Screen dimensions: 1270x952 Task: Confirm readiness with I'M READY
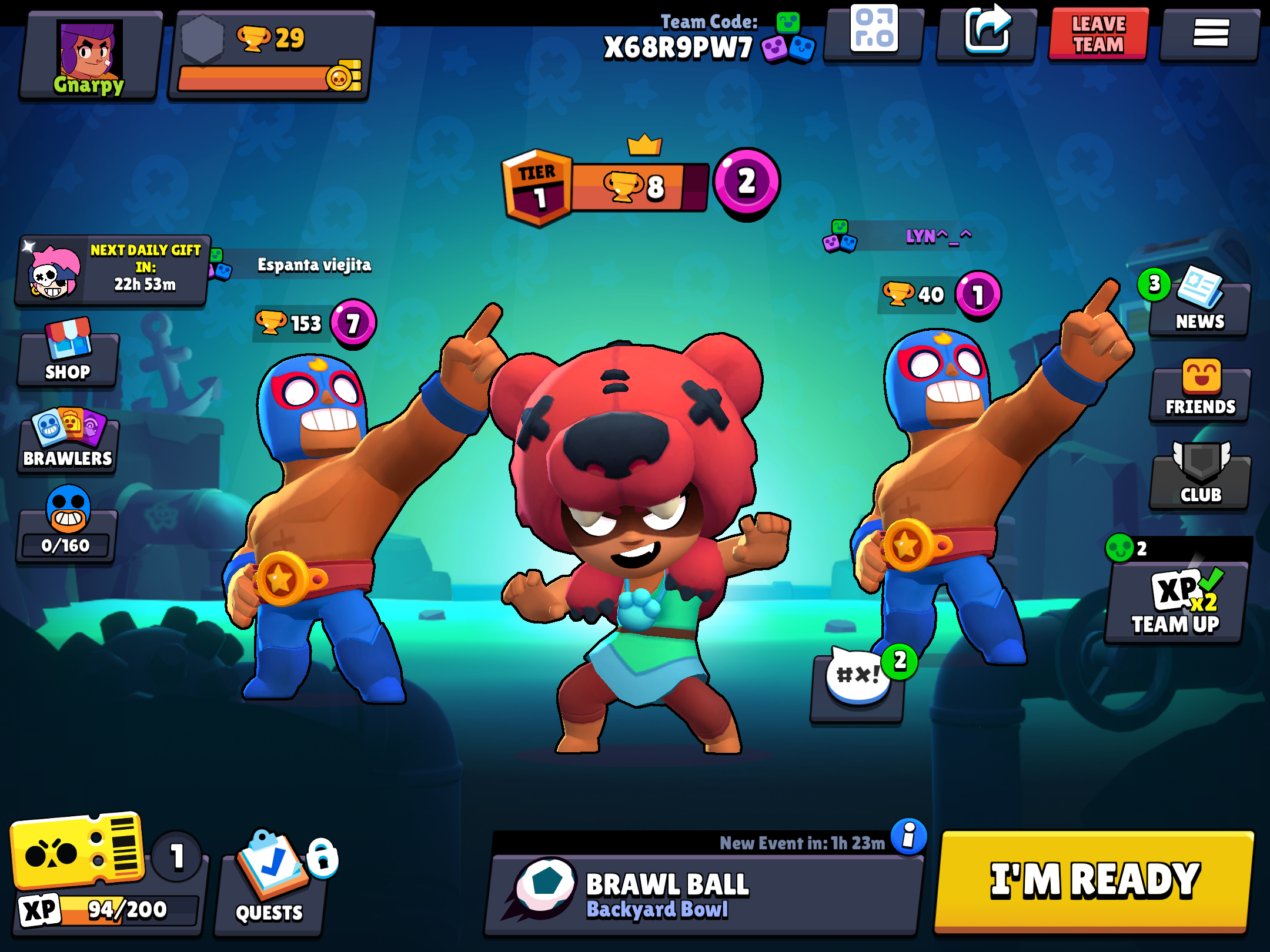pos(1094,880)
